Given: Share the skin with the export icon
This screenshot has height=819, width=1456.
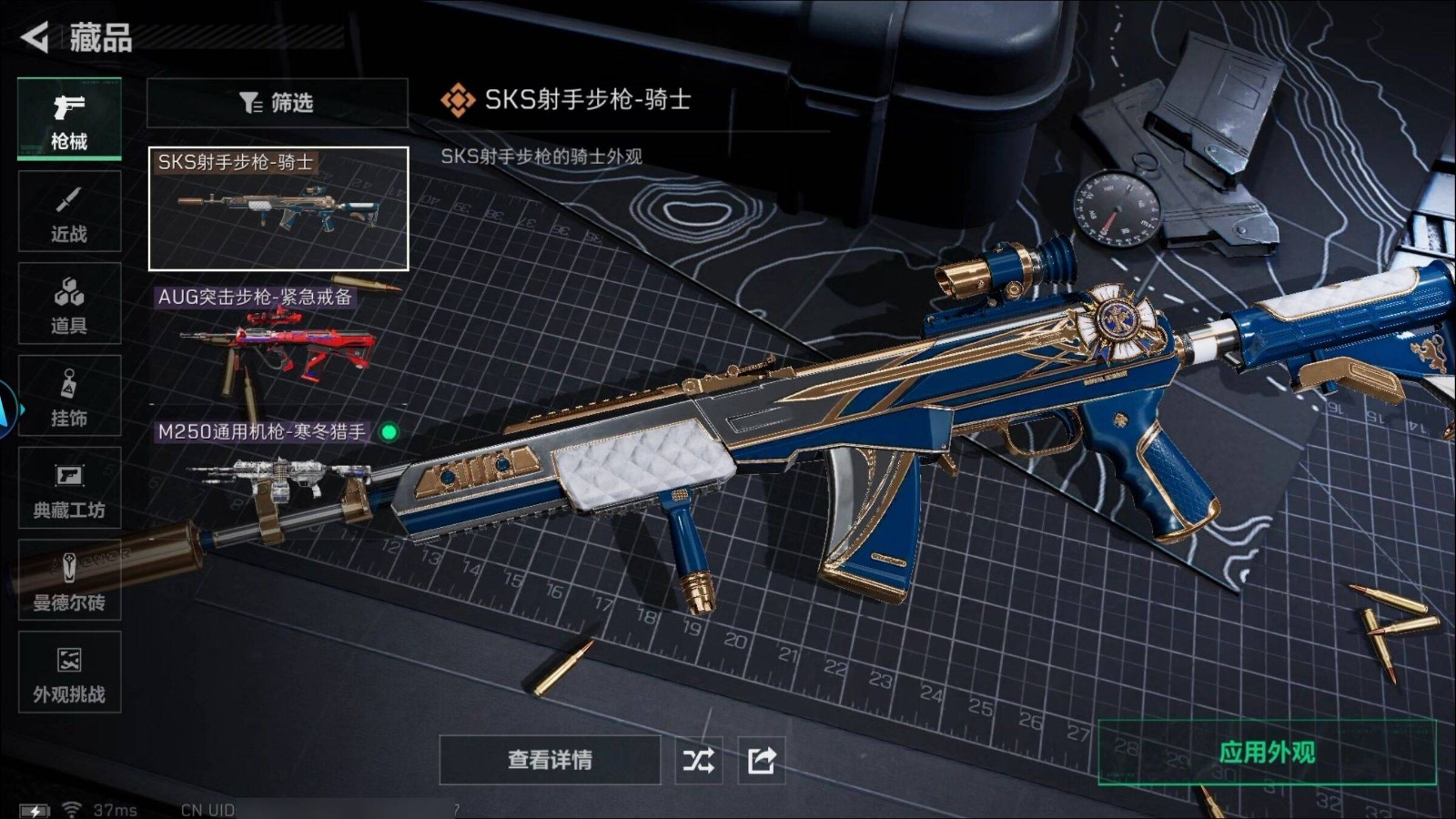Looking at the screenshot, I should (762, 760).
